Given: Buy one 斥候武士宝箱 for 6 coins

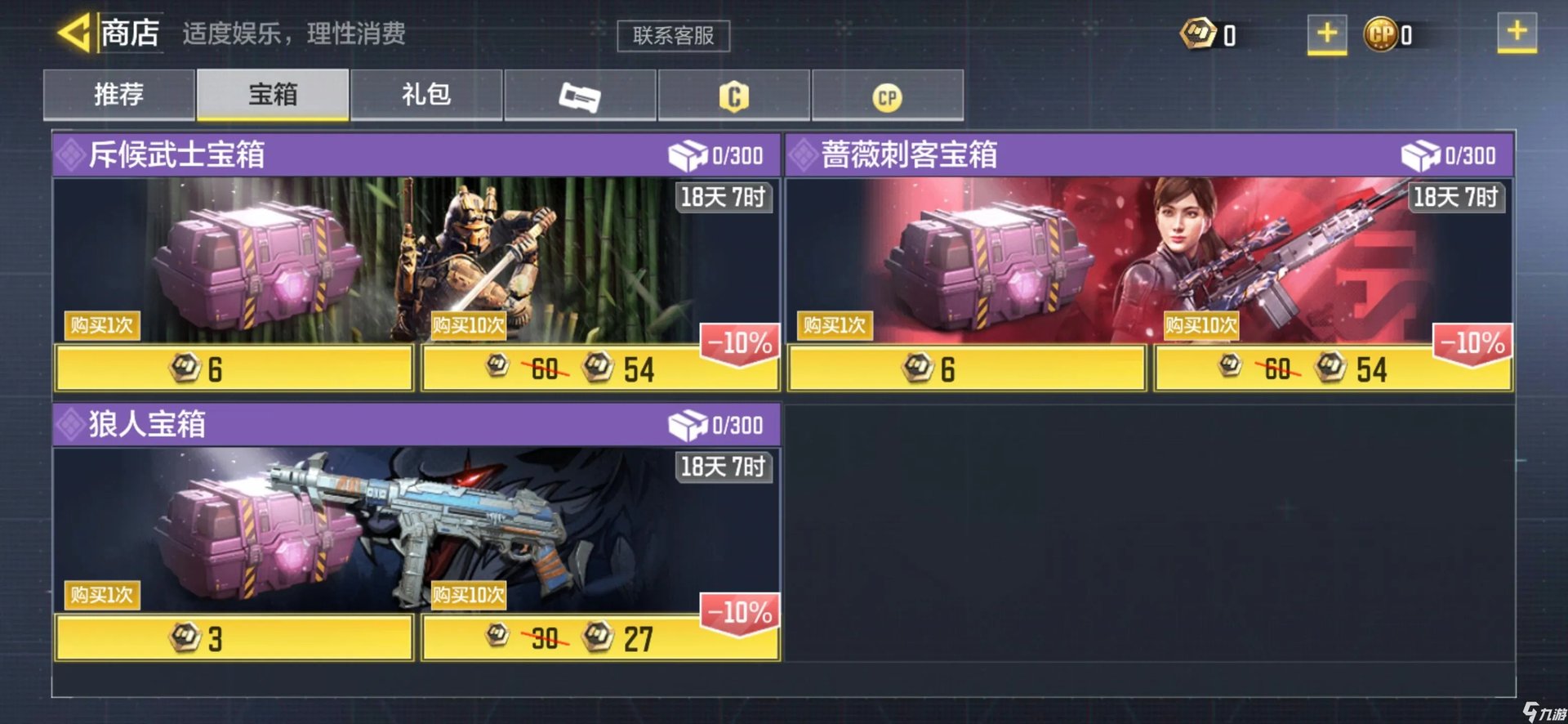Looking at the screenshot, I should click(x=234, y=369).
